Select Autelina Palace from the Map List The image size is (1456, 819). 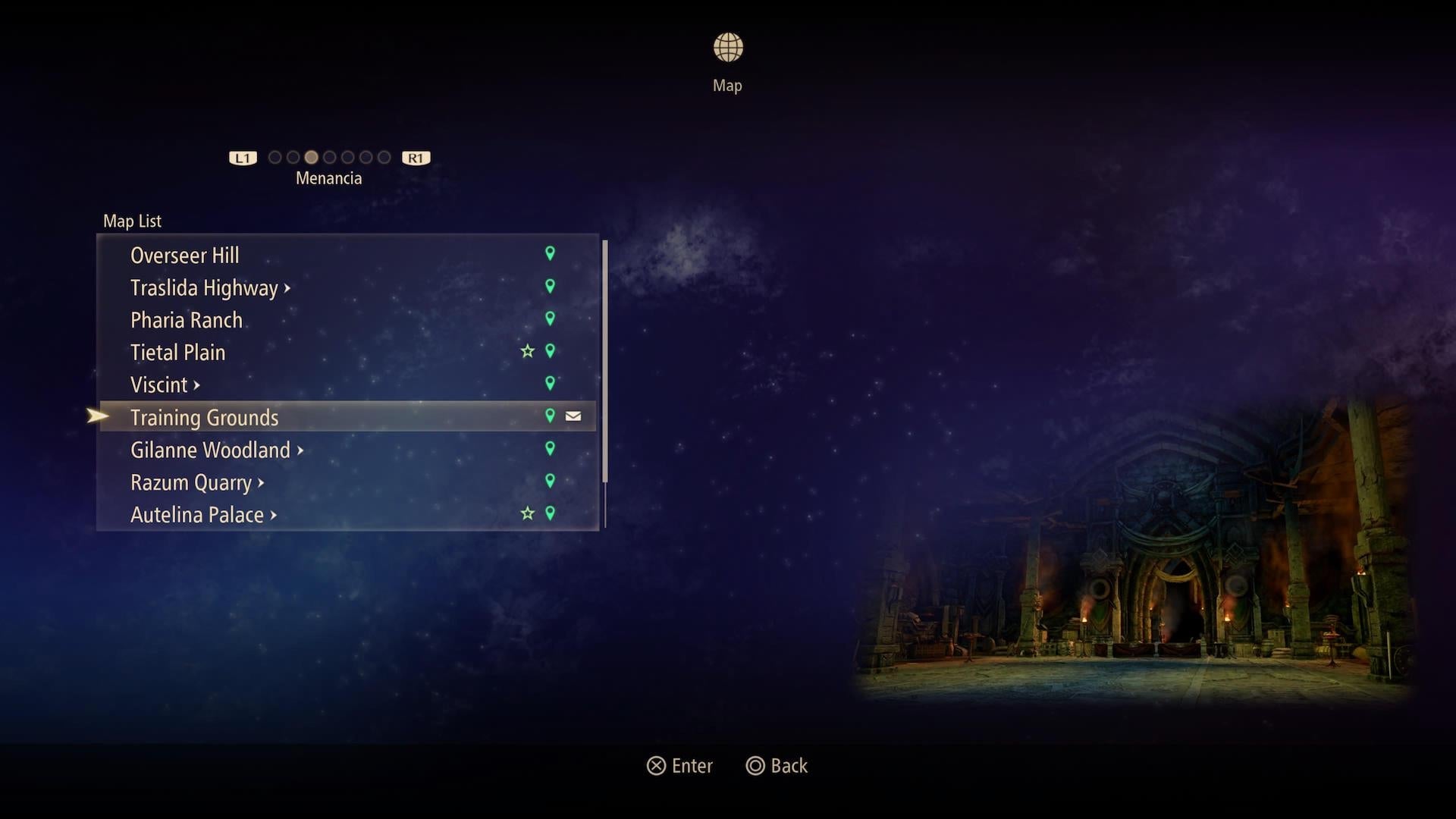point(197,514)
